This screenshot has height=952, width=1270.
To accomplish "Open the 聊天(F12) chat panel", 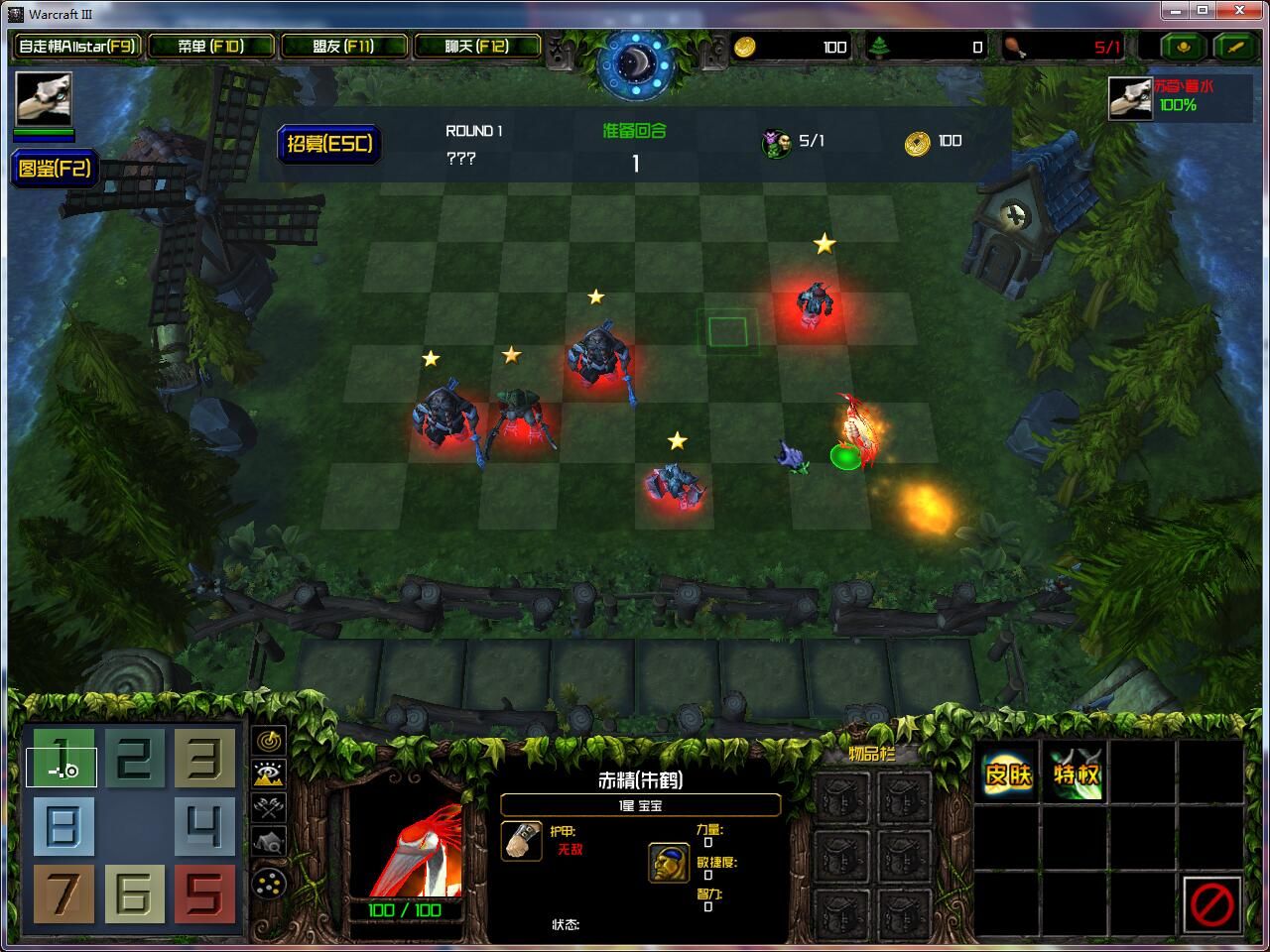I will 475,46.
